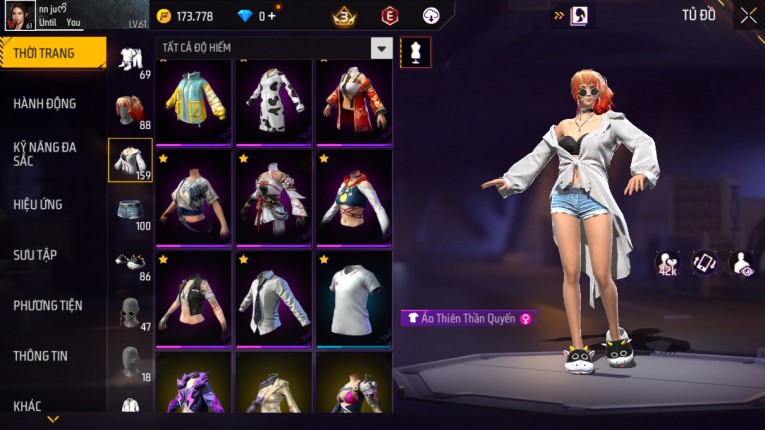Choose the yellow and teal hoodie
This screenshot has width=765, height=430.
point(194,100)
